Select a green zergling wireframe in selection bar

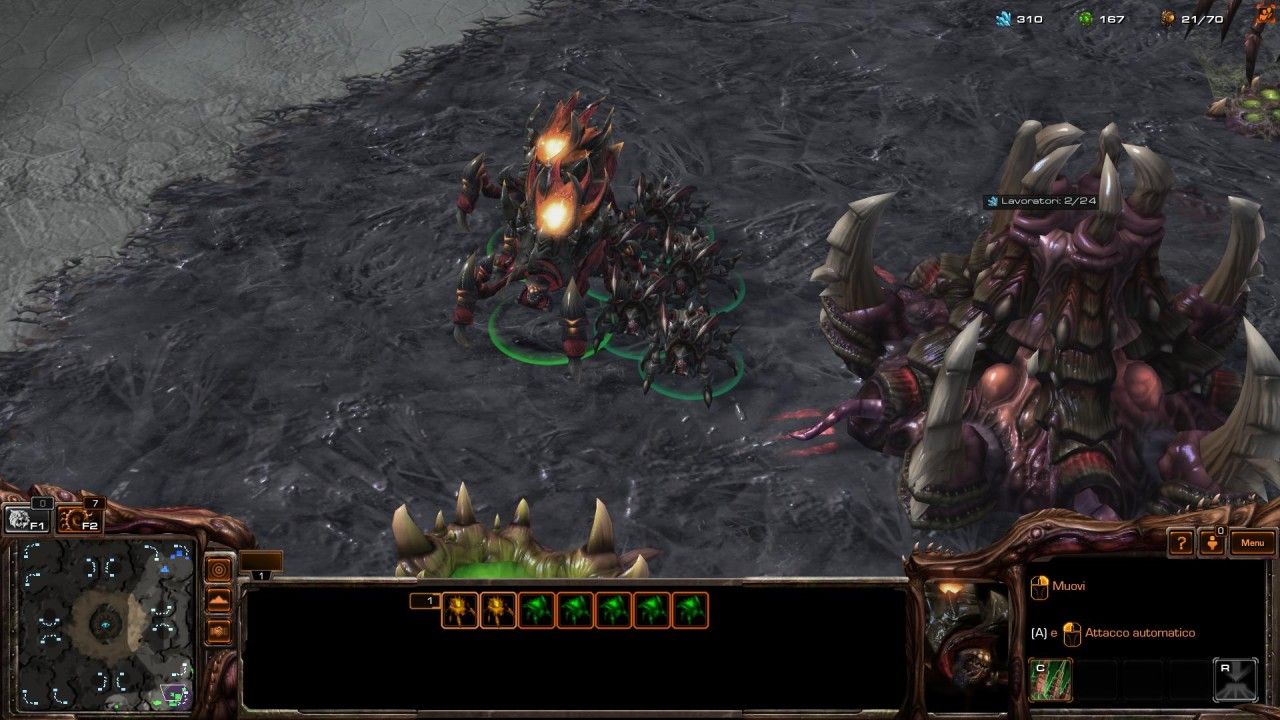535,609
